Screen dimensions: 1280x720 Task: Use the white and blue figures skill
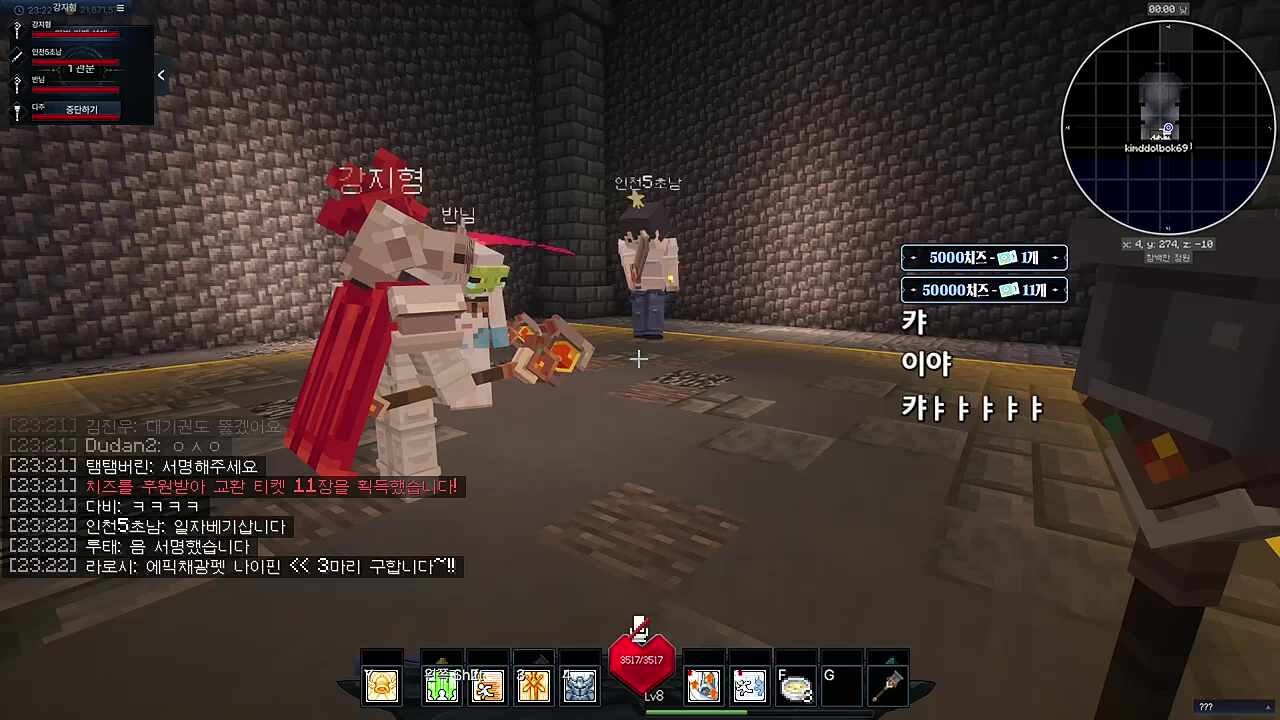pyautogui.click(x=749, y=685)
